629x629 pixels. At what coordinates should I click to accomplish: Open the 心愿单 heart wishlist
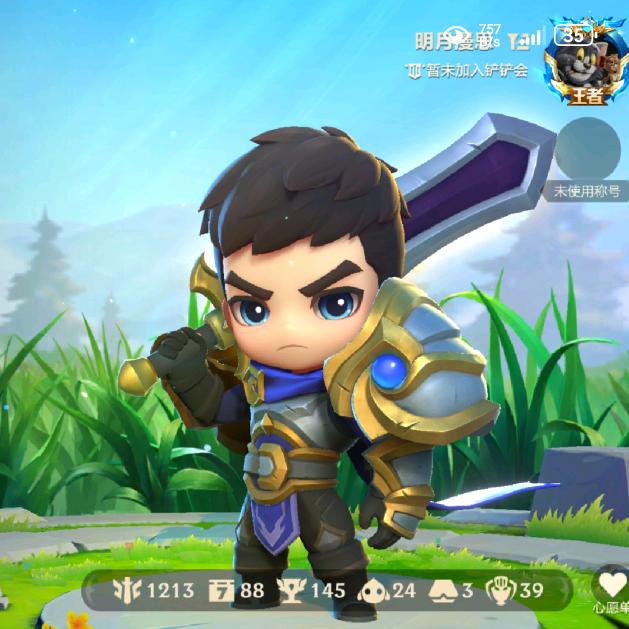pos(611,588)
